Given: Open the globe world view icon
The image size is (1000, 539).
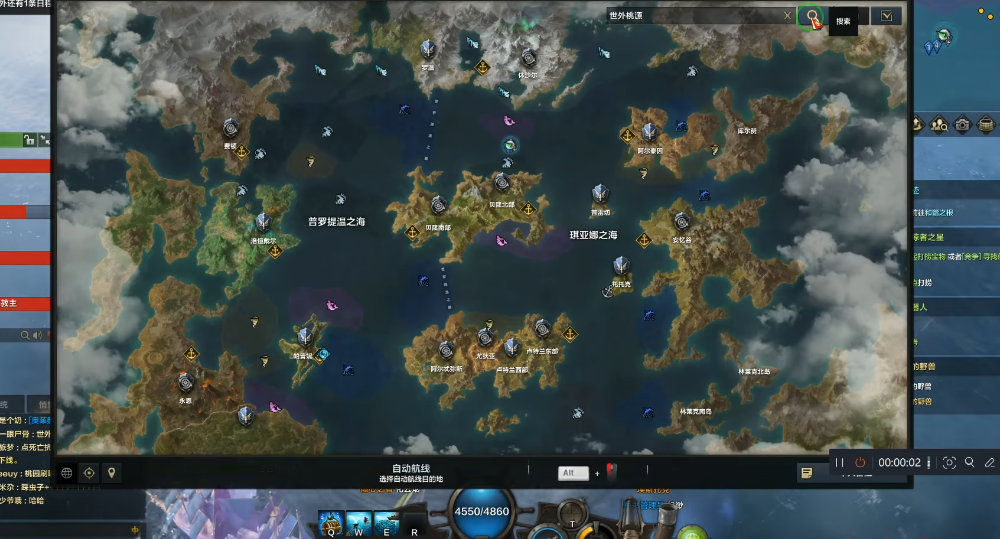Looking at the screenshot, I should click(67, 472).
